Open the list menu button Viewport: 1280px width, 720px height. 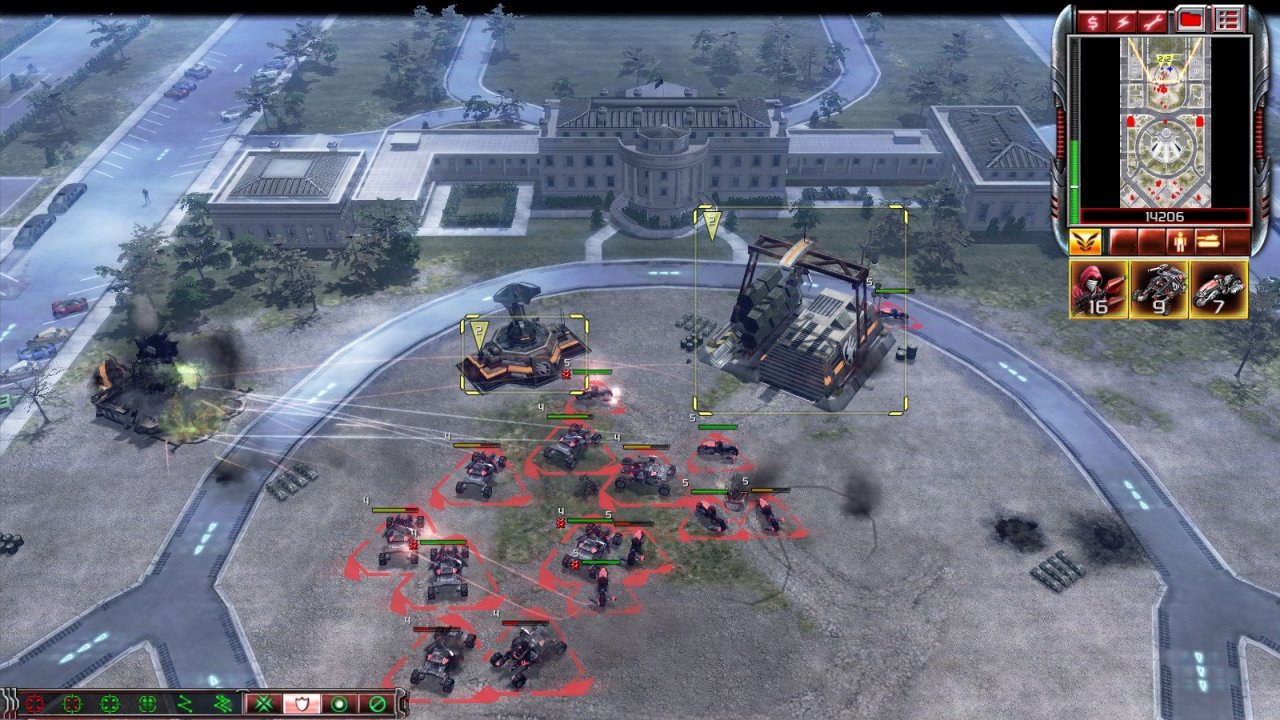1228,19
